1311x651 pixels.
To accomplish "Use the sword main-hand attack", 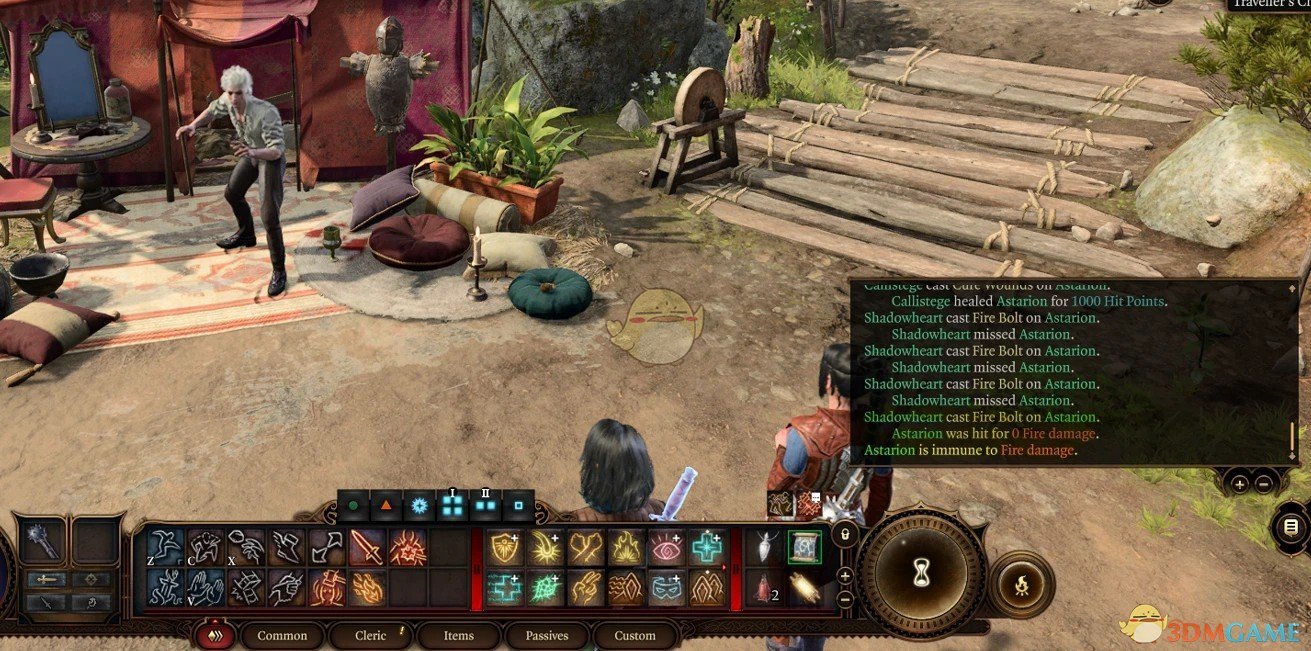I will tap(367, 548).
